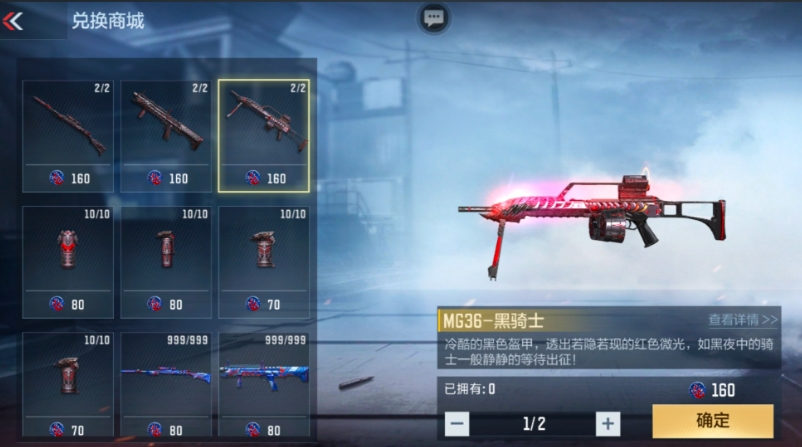The image size is (802, 447).
Task: Decrease exchange quantity with minus button
Action: [x=457, y=423]
